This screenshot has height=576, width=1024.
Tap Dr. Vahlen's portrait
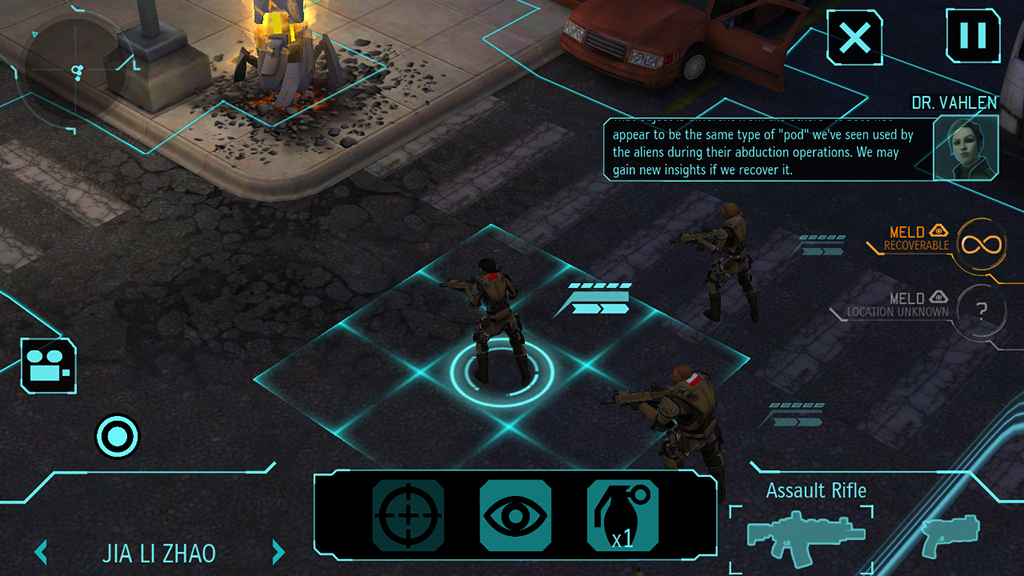(x=965, y=148)
